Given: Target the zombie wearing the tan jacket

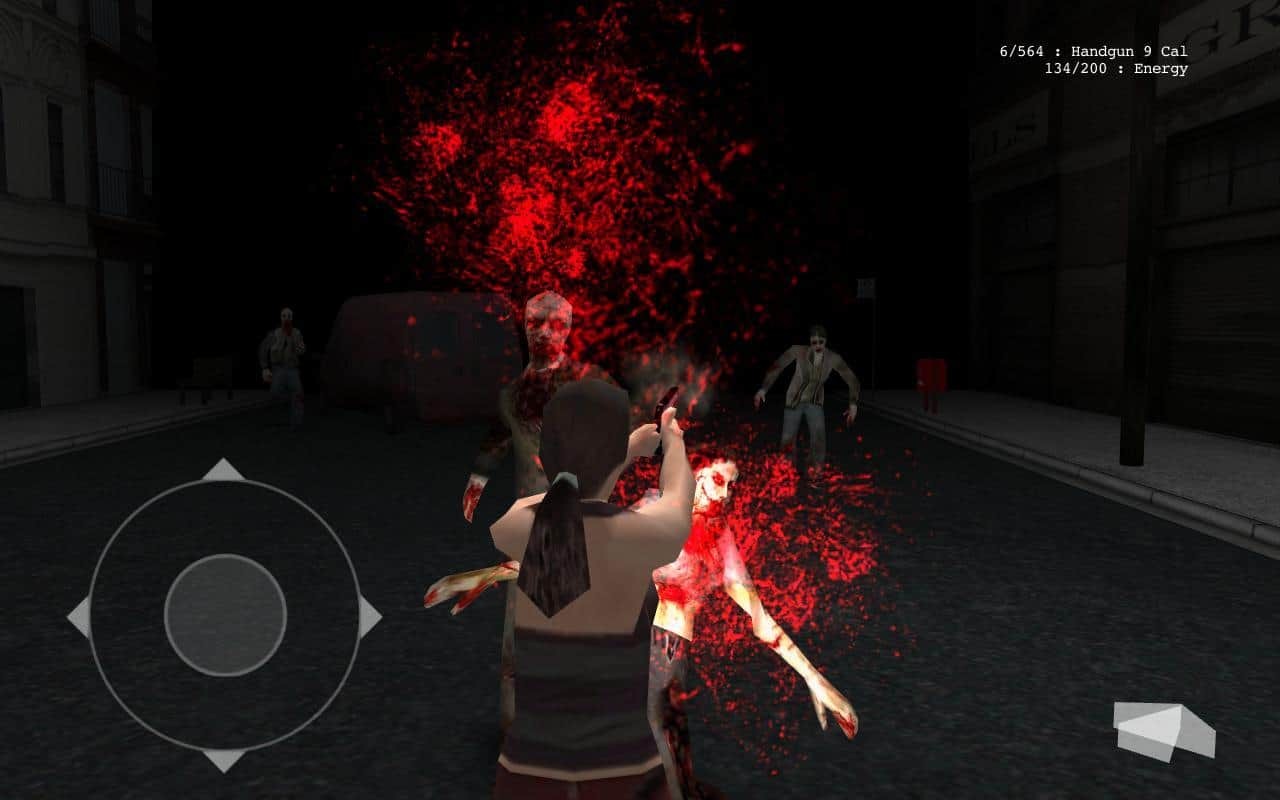Looking at the screenshot, I should click(x=815, y=380).
